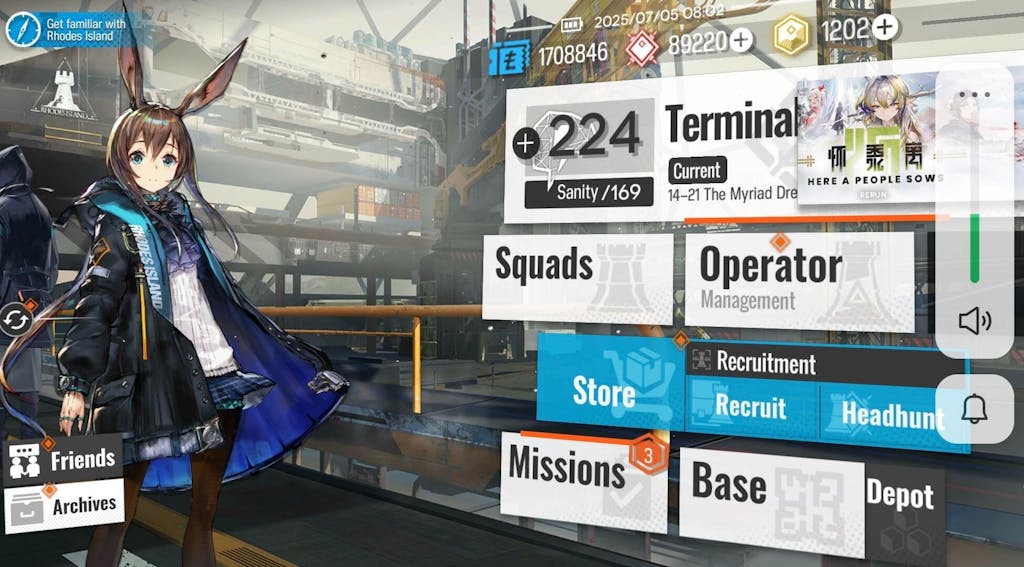
Task: Open the Archives
Action: pos(64,507)
